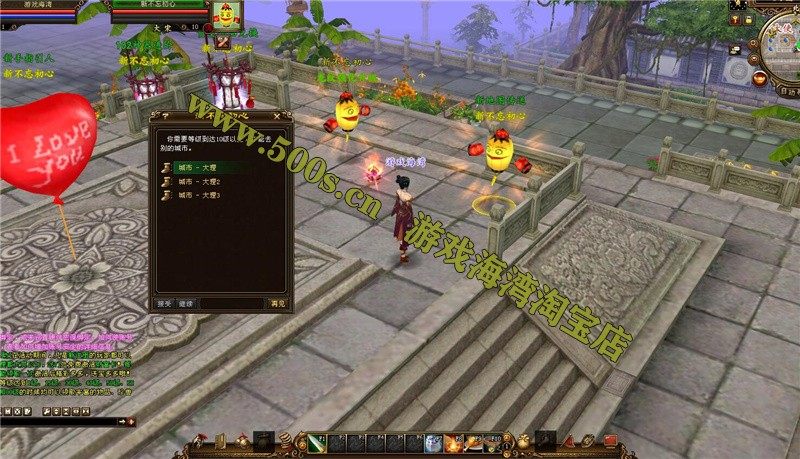800x459 pixels.
Task: Close the NPC dialog with the X
Action: pos(286,116)
